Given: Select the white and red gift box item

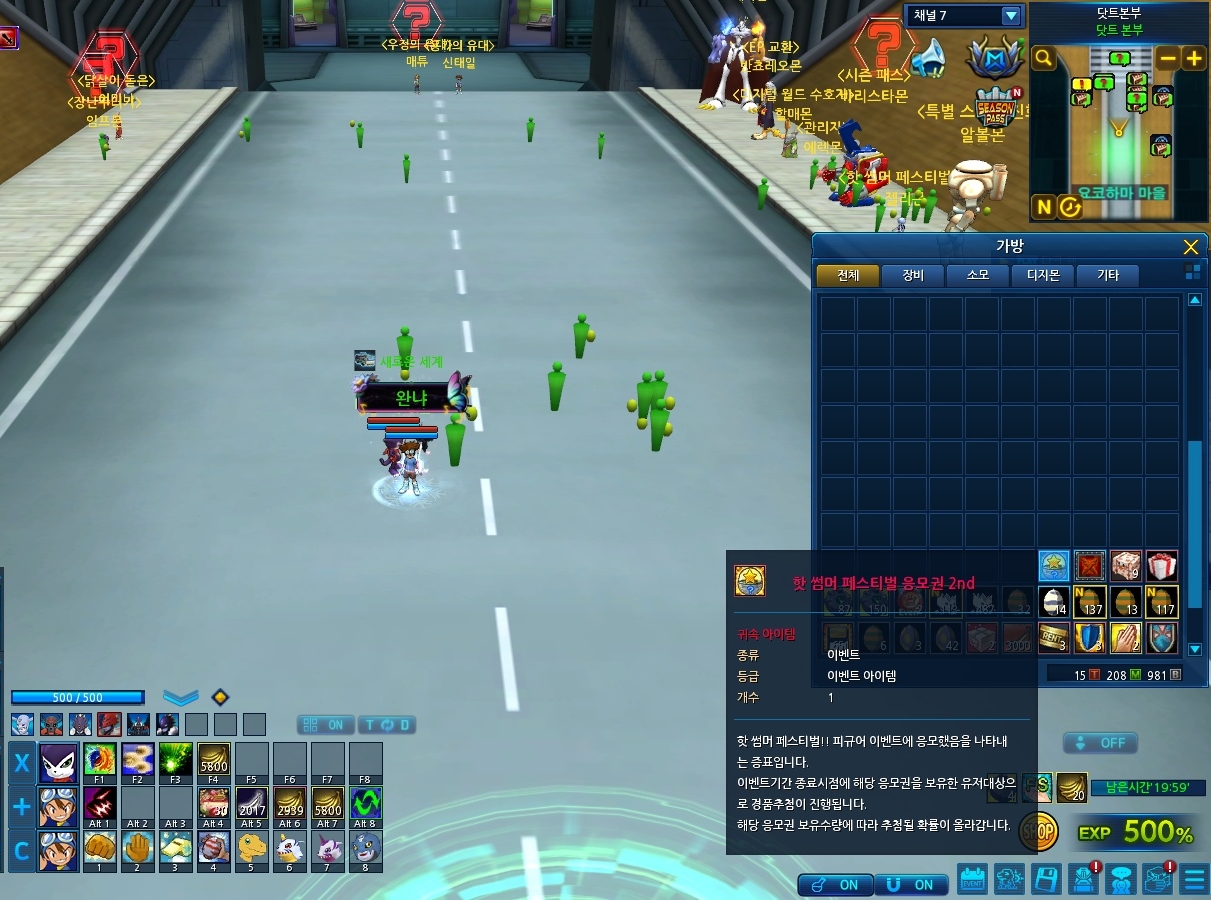Looking at the screenshot, I should click(1161, 566).
